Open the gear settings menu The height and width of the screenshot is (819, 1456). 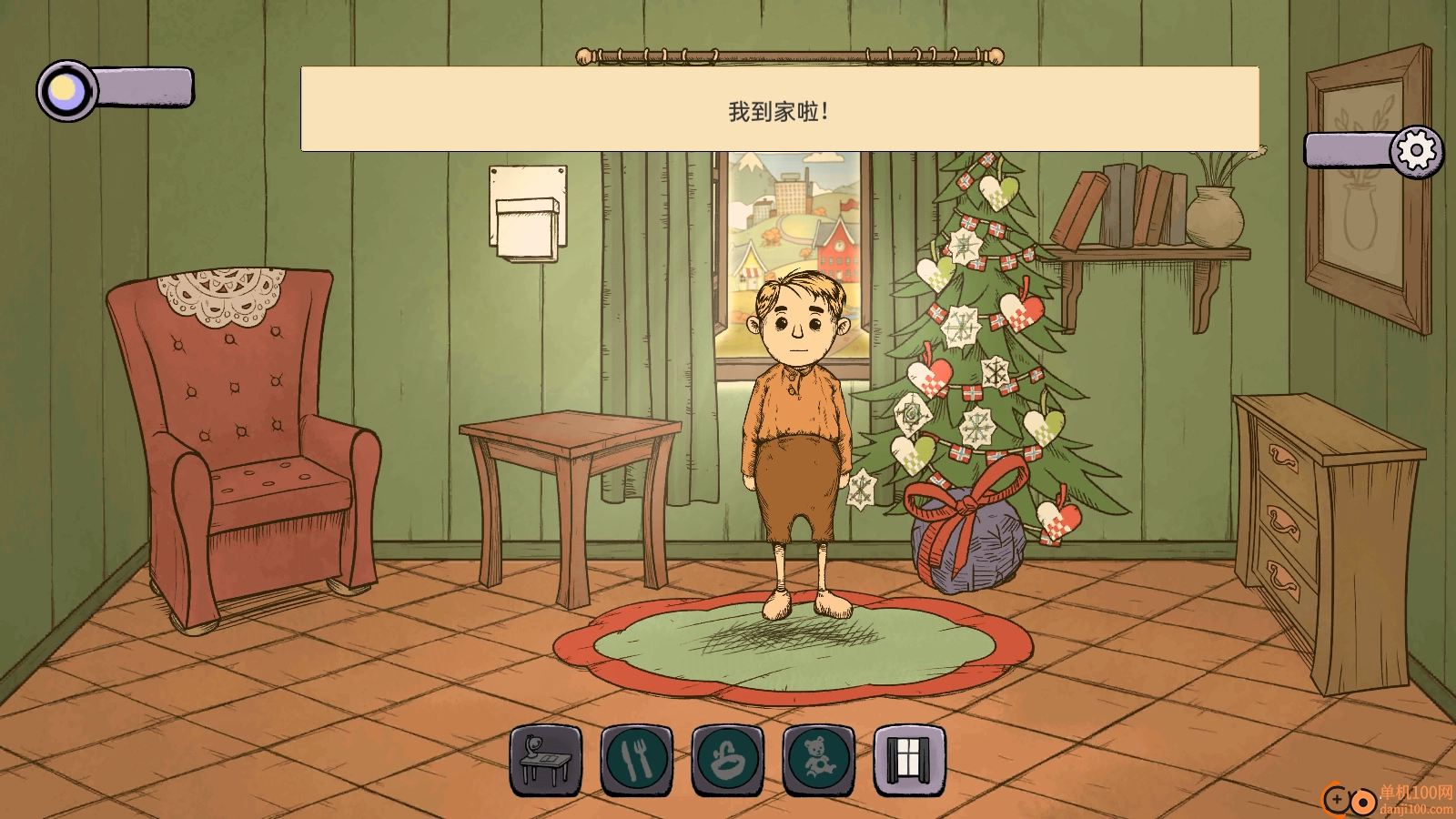[x=1416, y=151]
